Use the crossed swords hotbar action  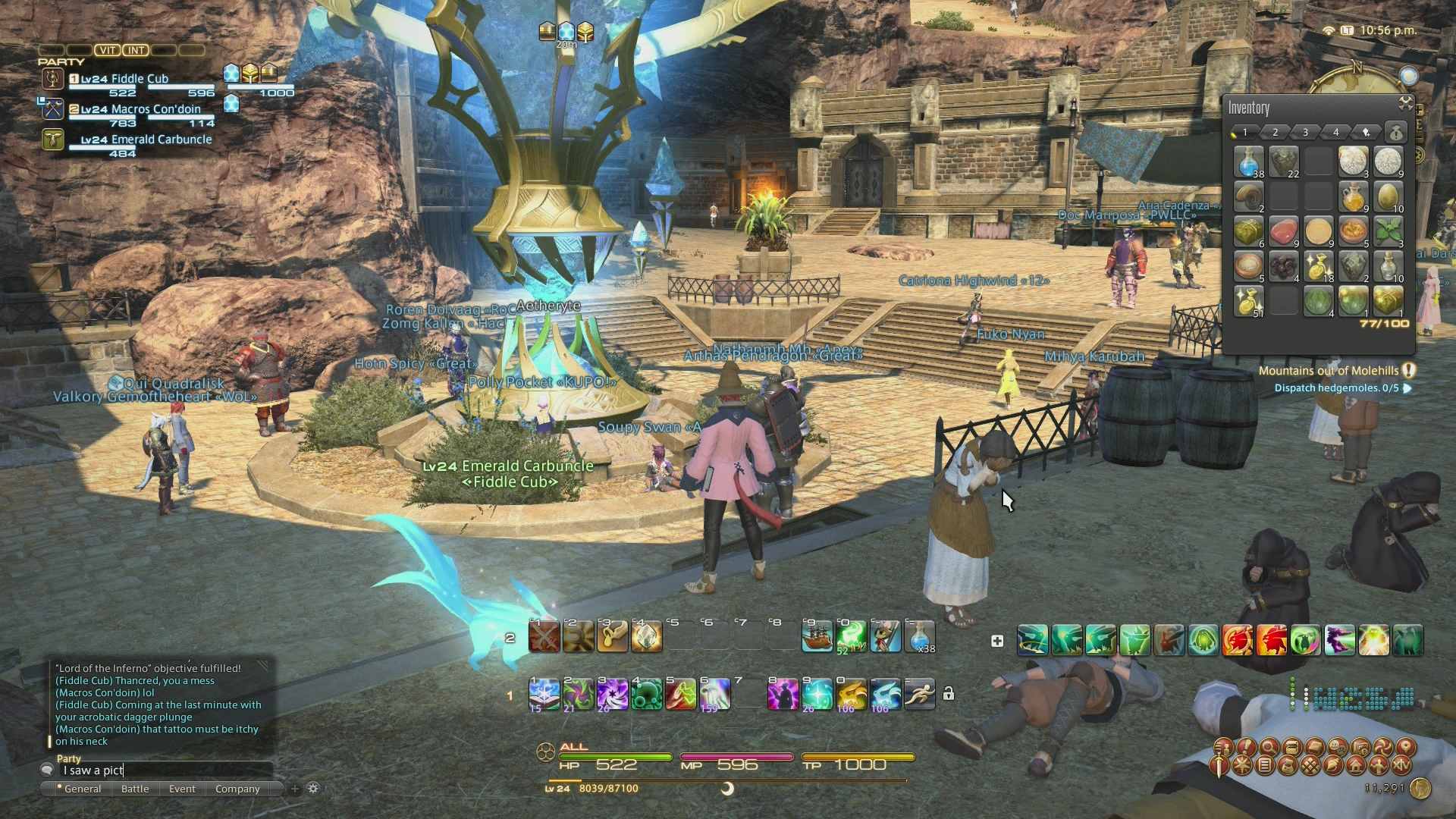point(544,637)
